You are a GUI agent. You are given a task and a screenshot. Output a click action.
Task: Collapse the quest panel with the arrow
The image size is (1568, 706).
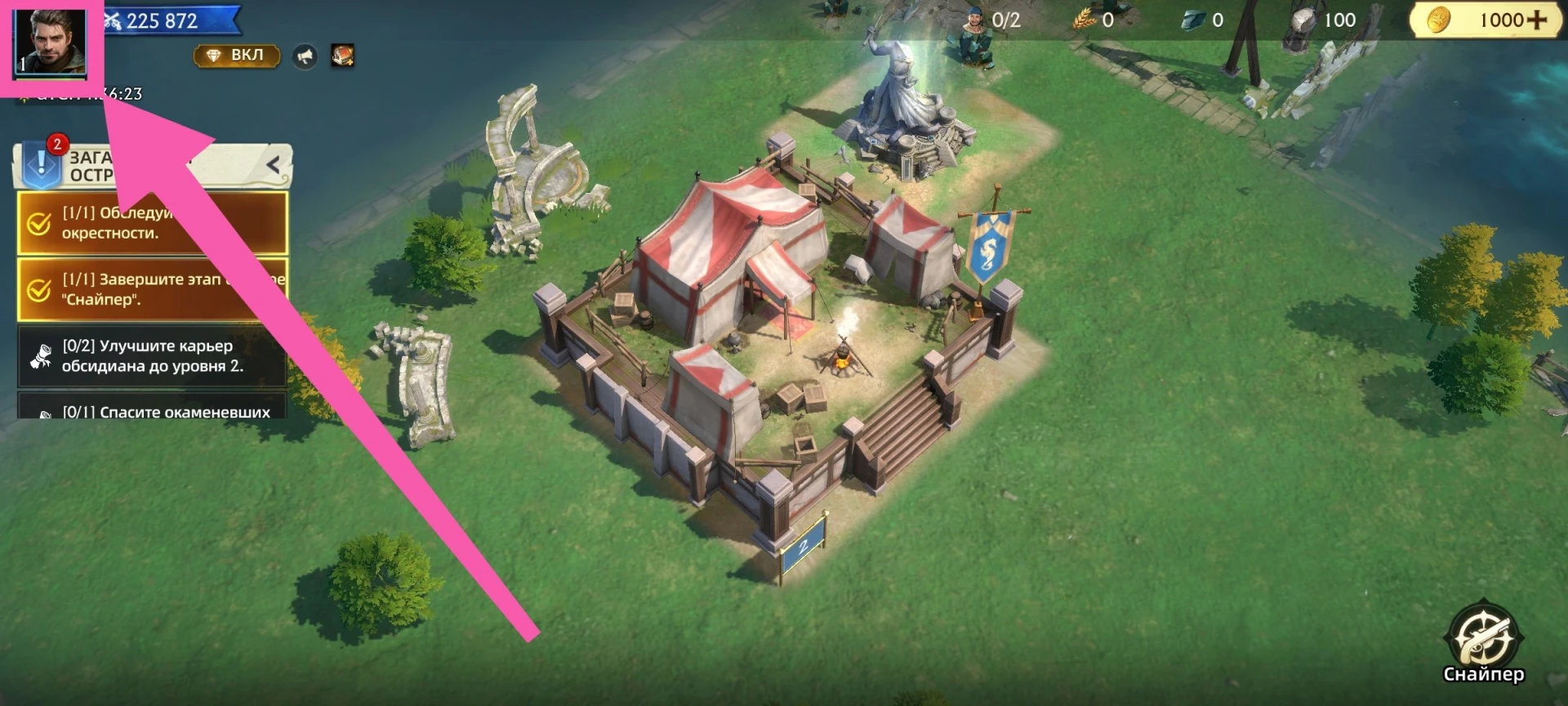pyautogui.click(x=274, y=165)
